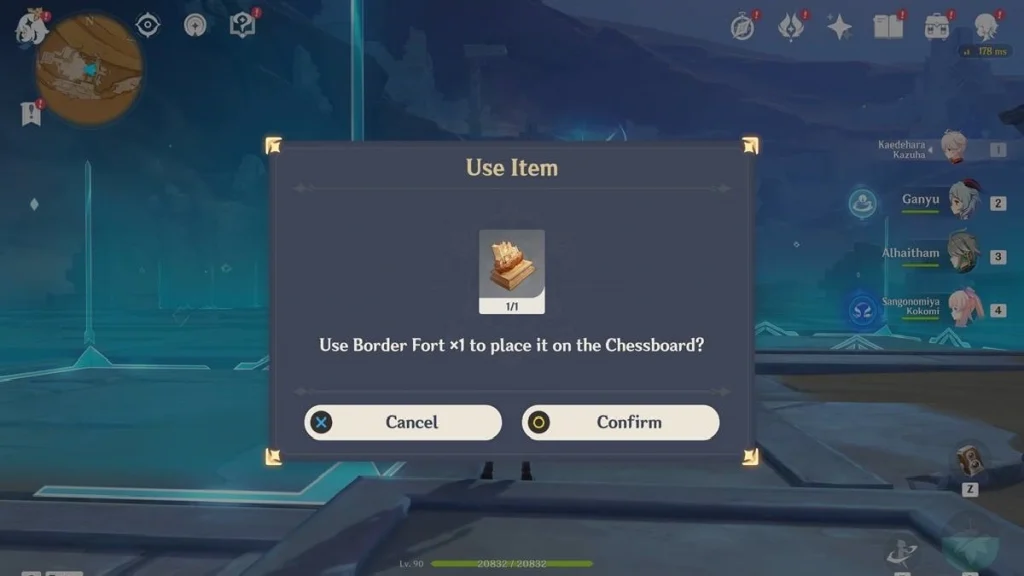The width and height of the screenshot is (1024, 576).
Task: Open the compass events icon
Action: [x=742, y=28]
